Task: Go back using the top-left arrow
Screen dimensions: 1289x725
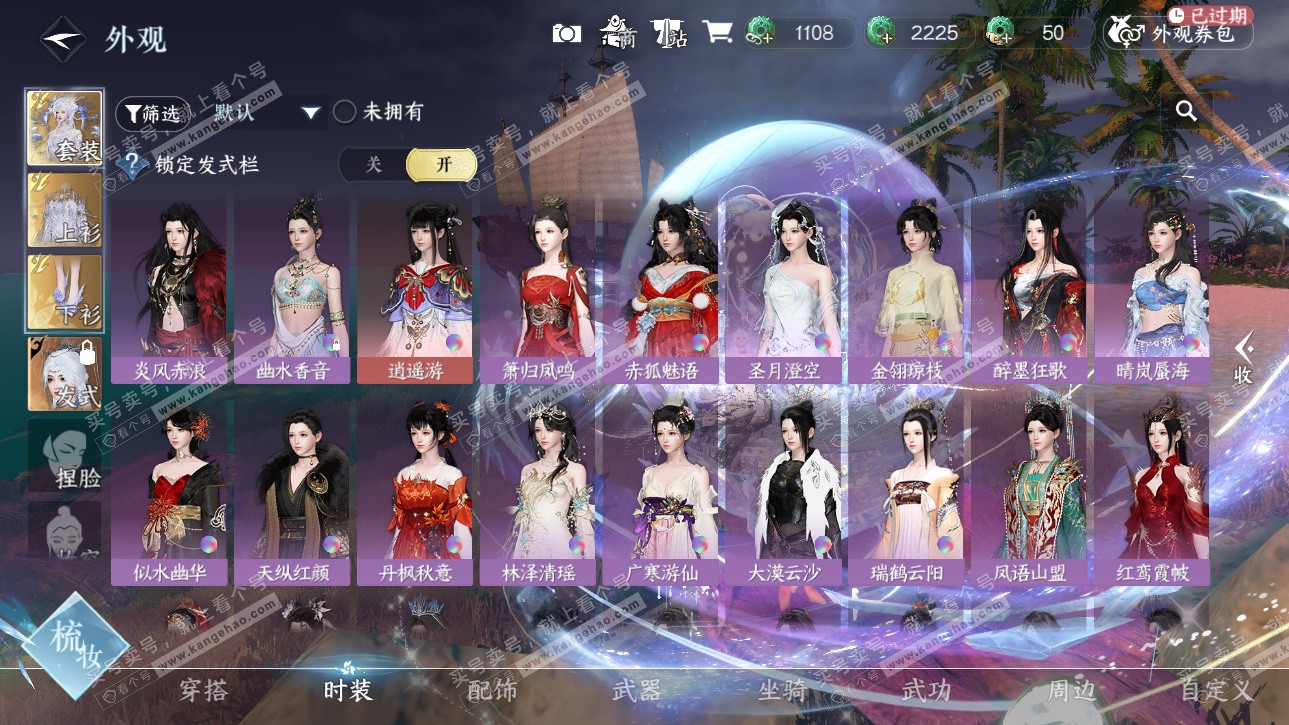Action: click(x=62, y=39)
